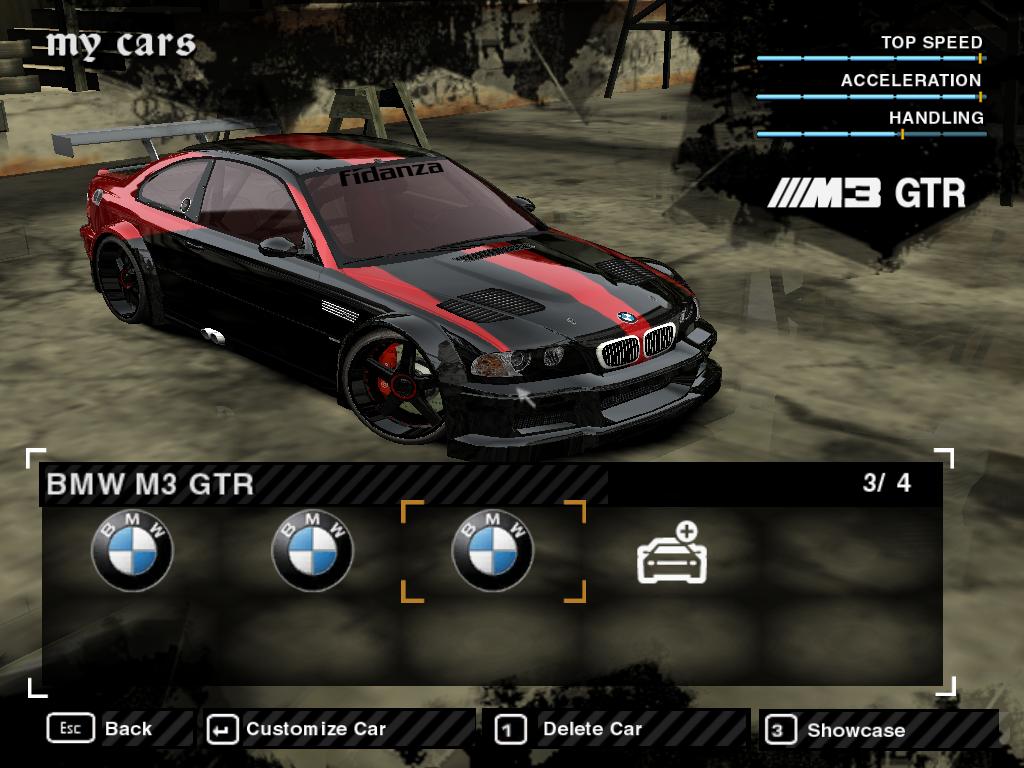Click the add new car icon
Screen dimensions: 1024x768
(672, 553)
